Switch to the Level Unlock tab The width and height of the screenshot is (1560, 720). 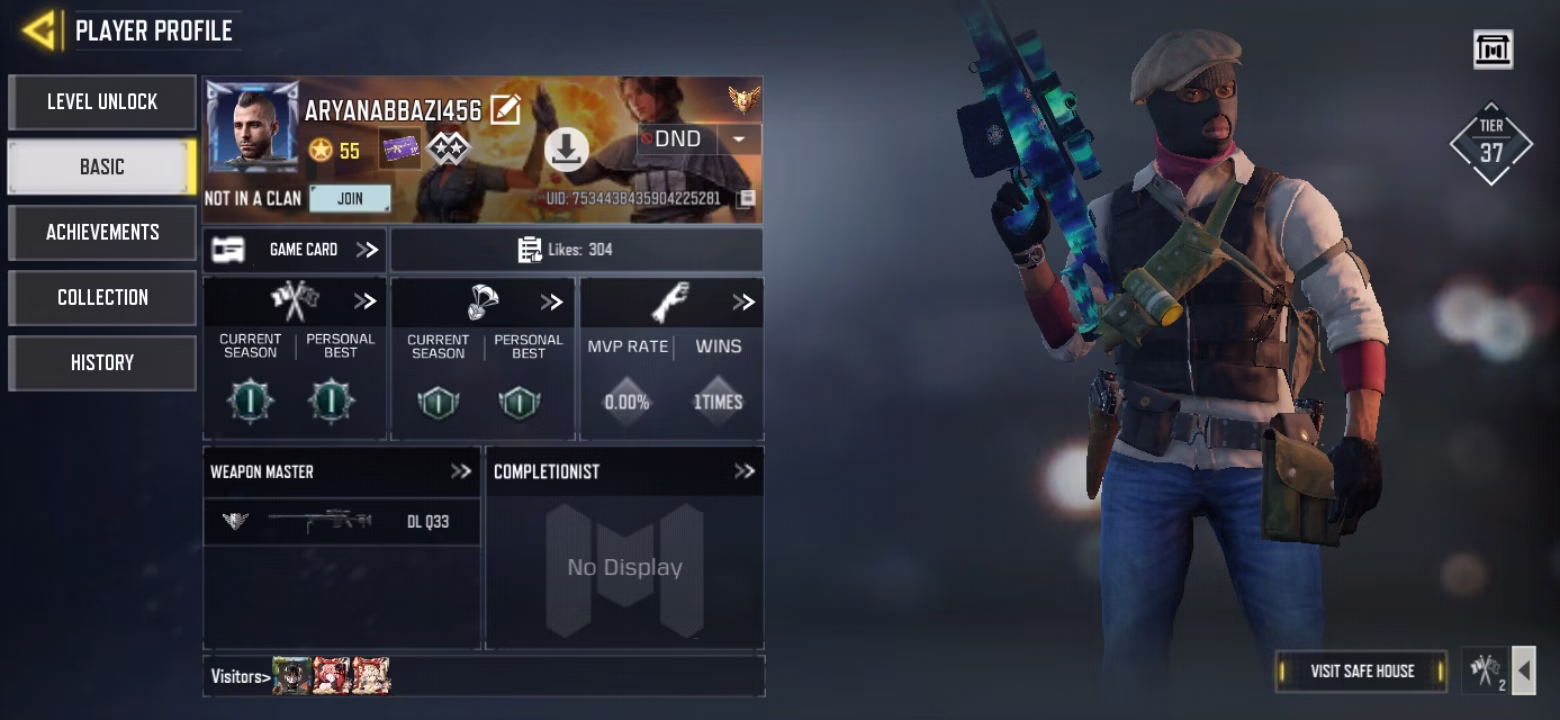pyautogui.click(x=102, y=102)
